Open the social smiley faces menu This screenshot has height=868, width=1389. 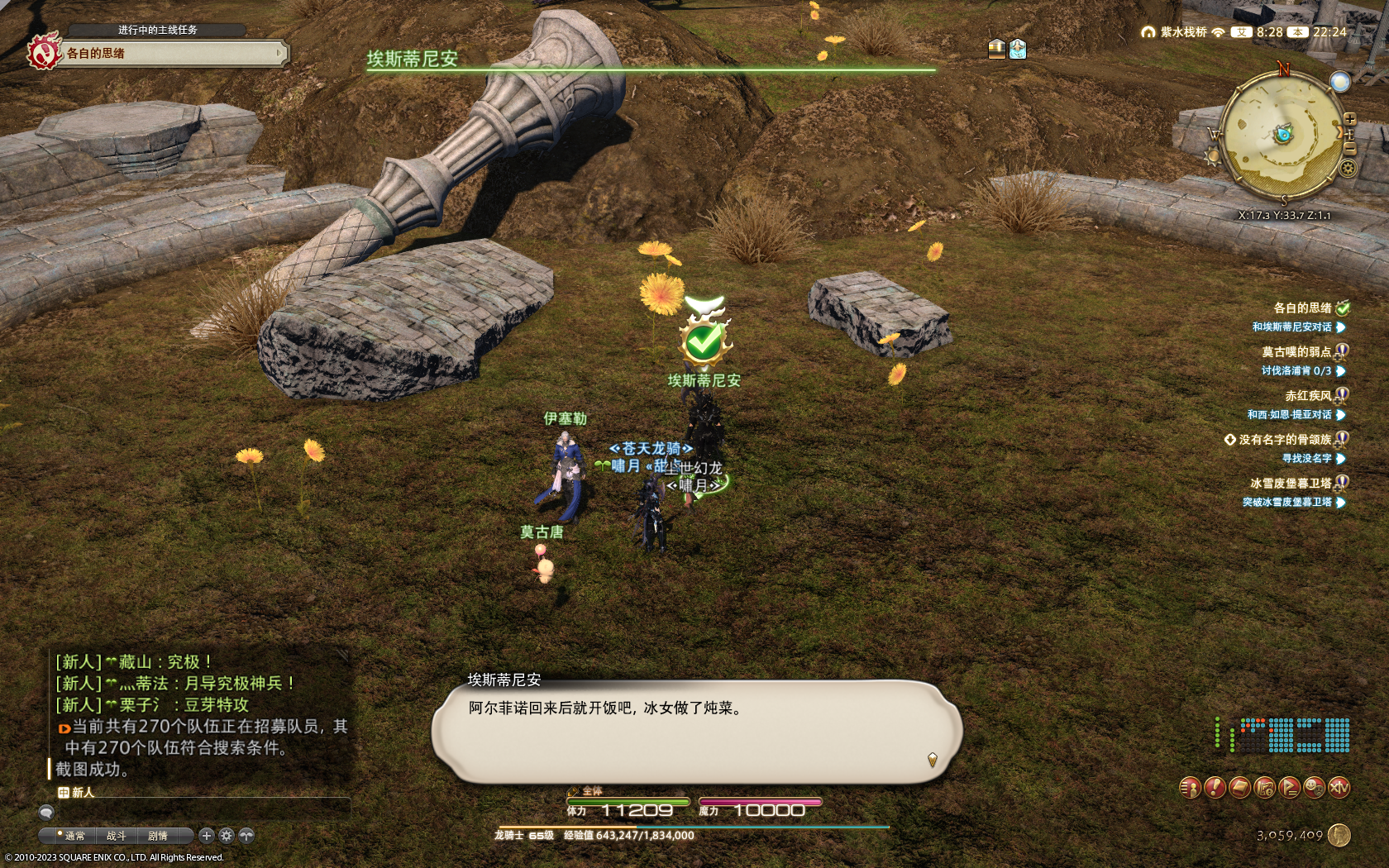pyautogui.click(x=1314, y=788)
